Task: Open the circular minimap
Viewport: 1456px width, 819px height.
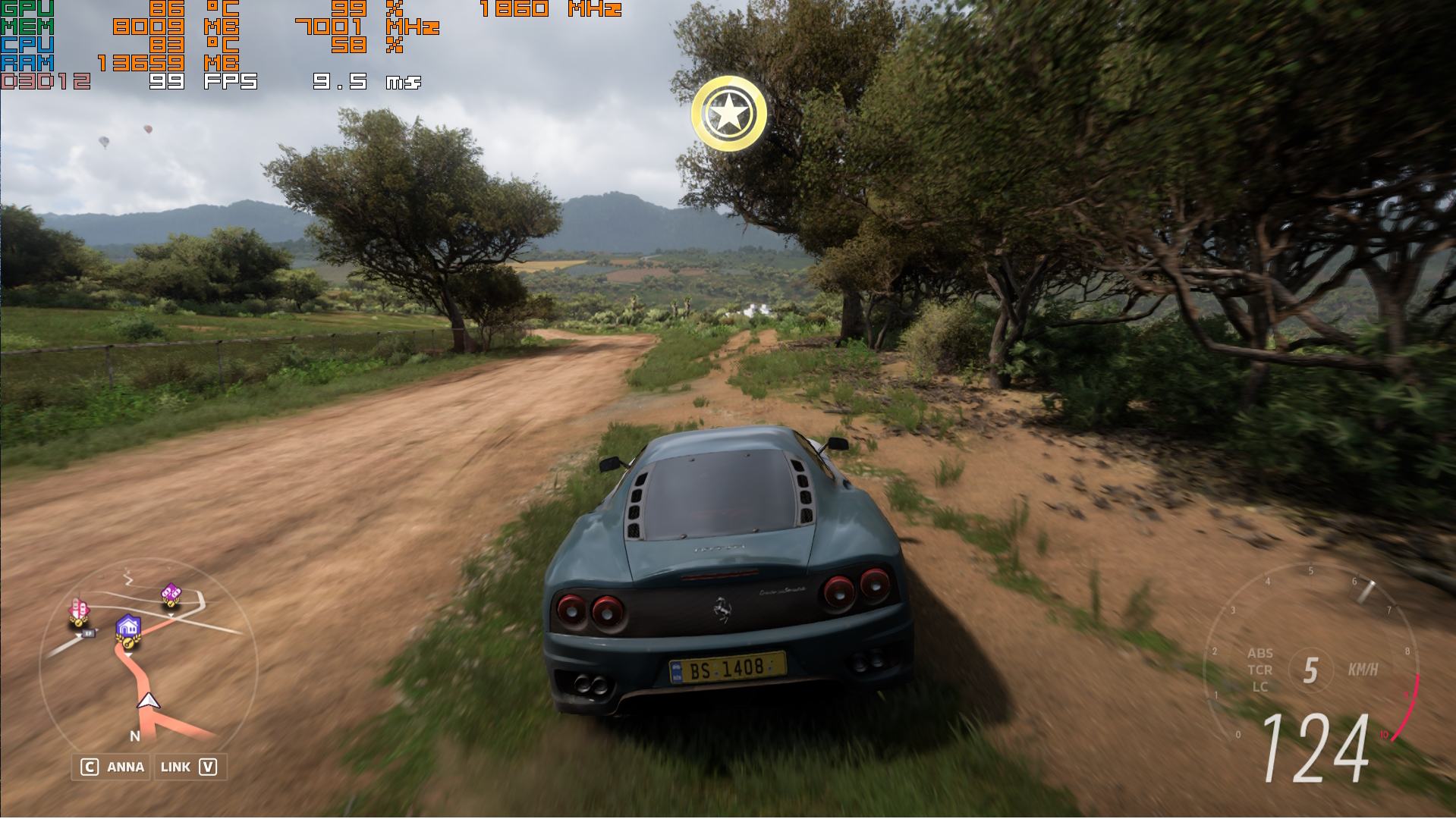Action: (x=149, y=667)
